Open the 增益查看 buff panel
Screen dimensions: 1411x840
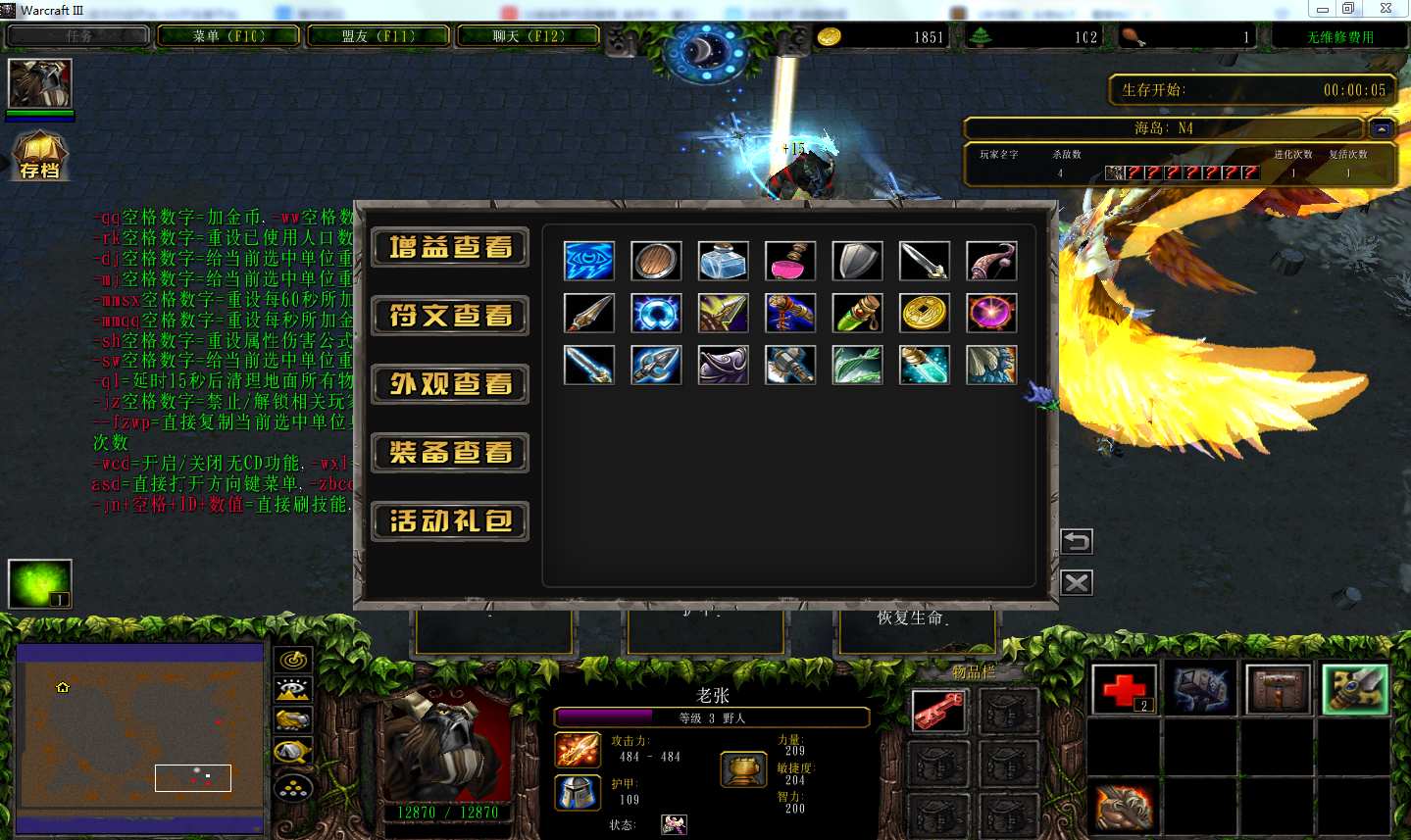tap(450, 247)
